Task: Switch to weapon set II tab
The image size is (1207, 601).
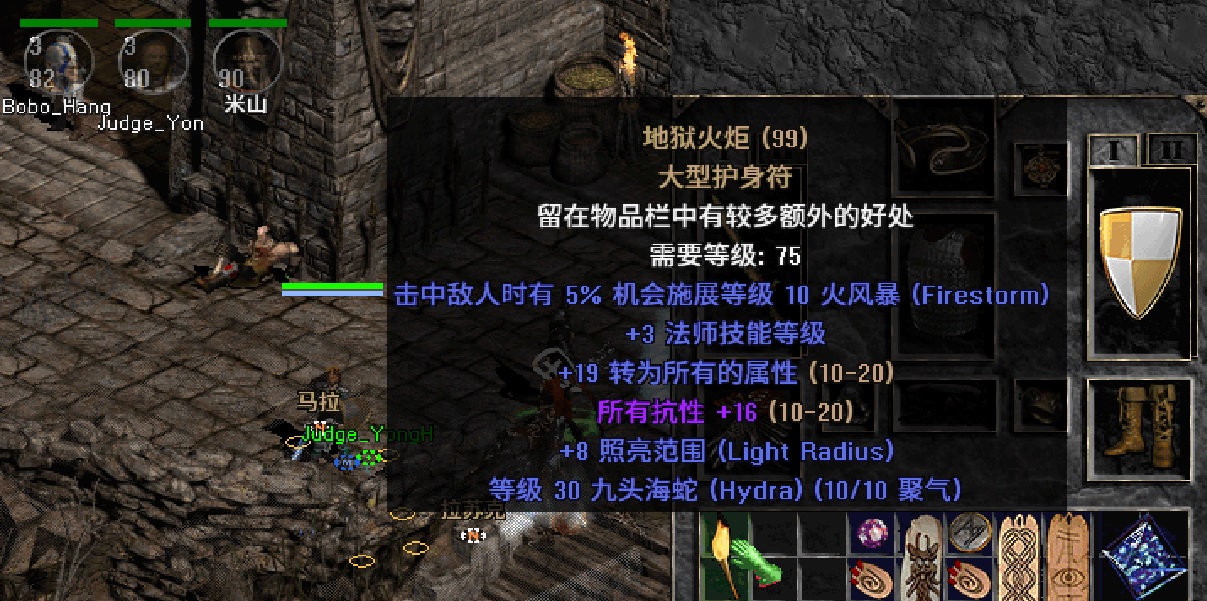Action: [x=1168, y=150]
